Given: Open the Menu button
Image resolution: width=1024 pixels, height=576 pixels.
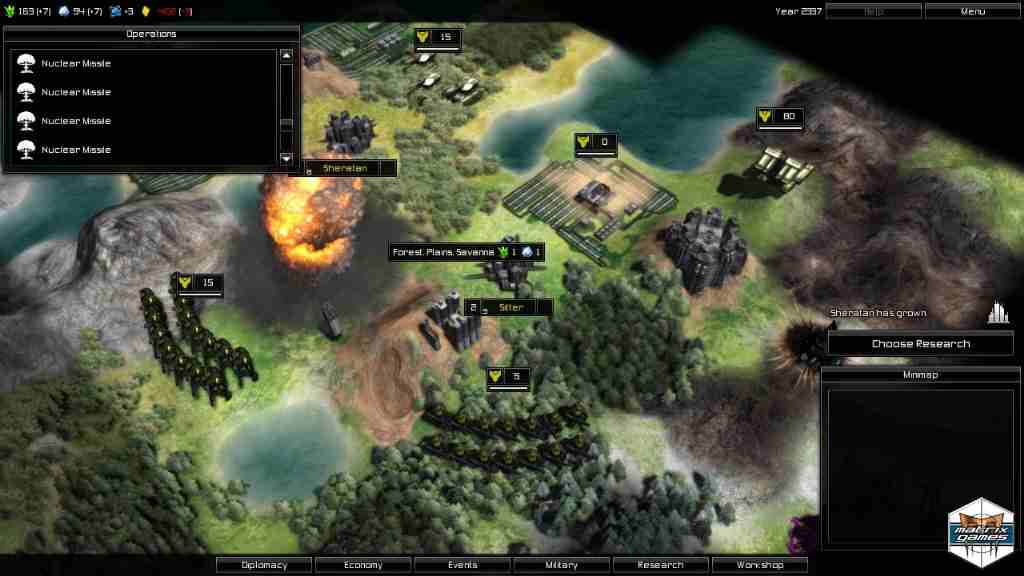Looking at the screenshot, I should (x=972, y=11).
